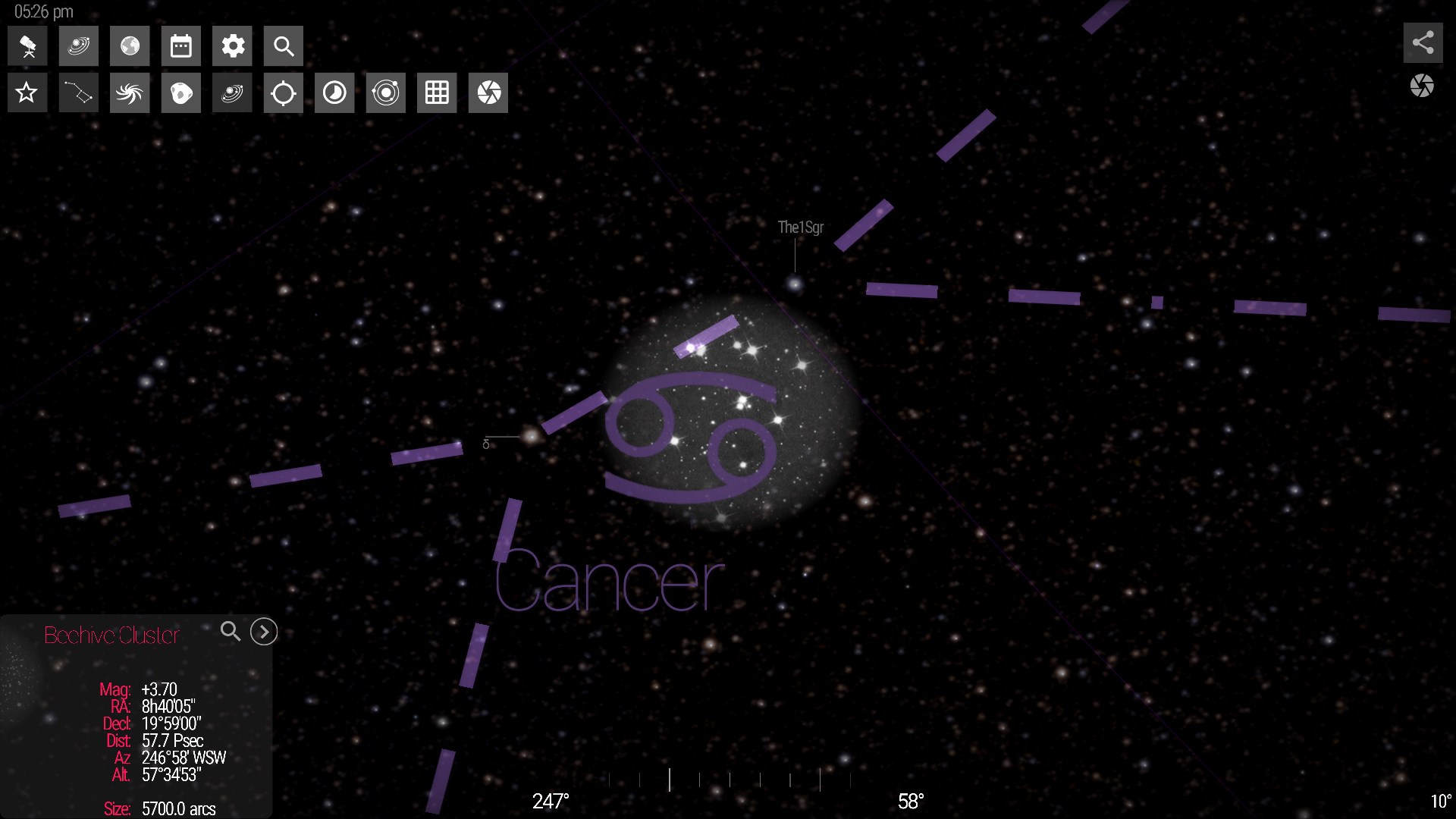Image resolution: width=1456 pixels, height=819 pixels.
Task: Click the magnifier in the Beehive Cluster panel
Action: tap(231, 631)
